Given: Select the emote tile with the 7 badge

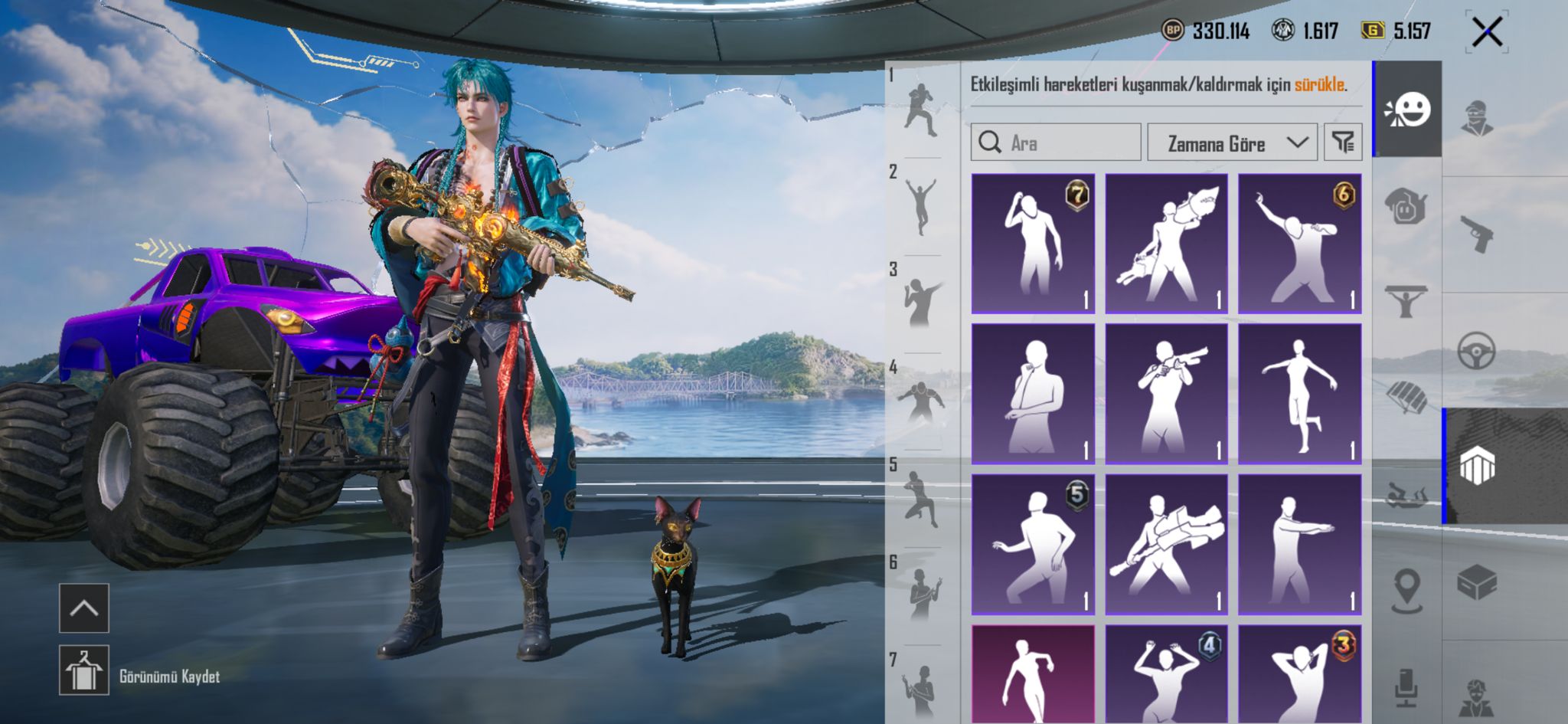Looking at the screenshot, I should [x=1033, y=243].
